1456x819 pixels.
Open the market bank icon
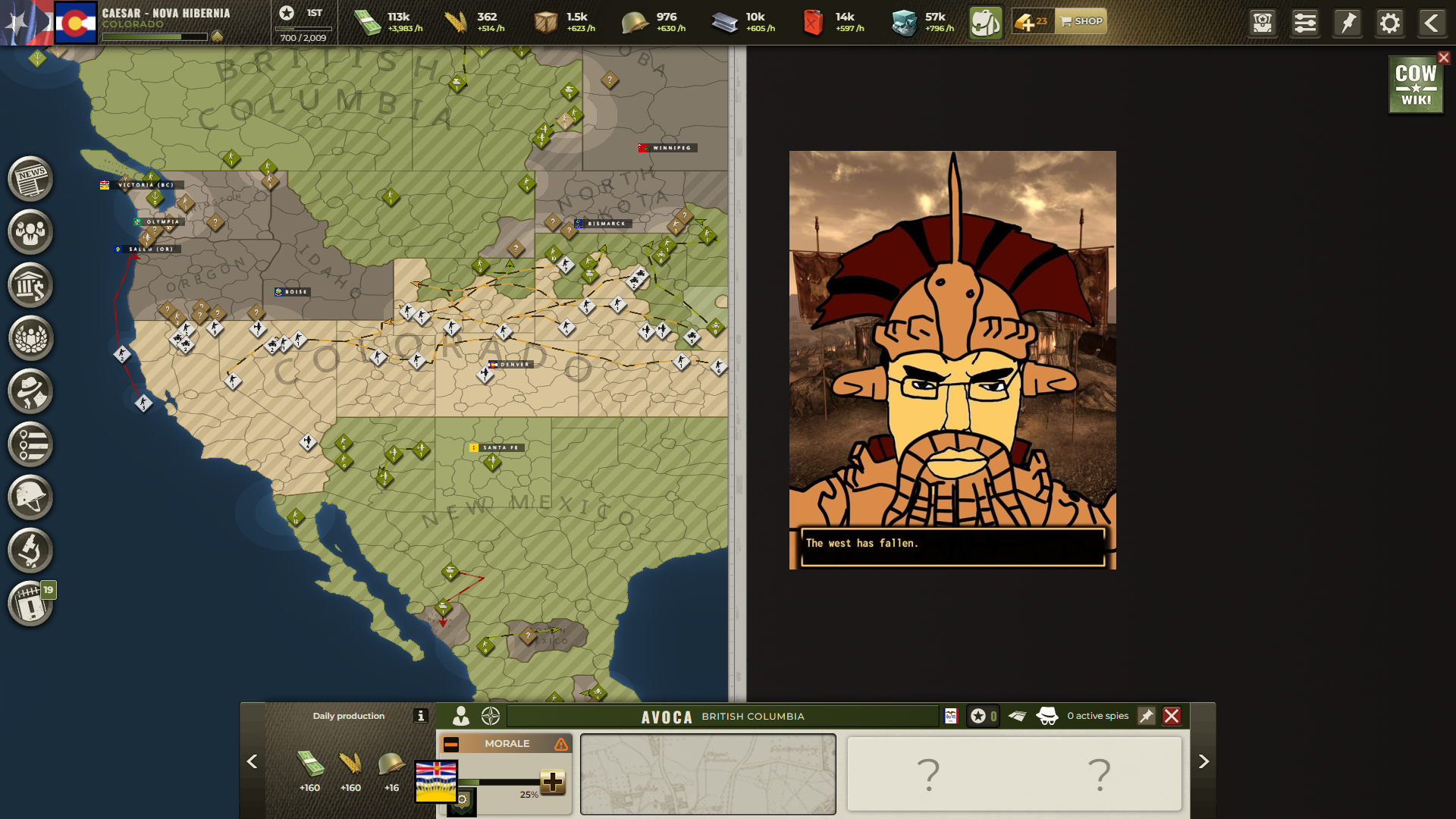30,285
